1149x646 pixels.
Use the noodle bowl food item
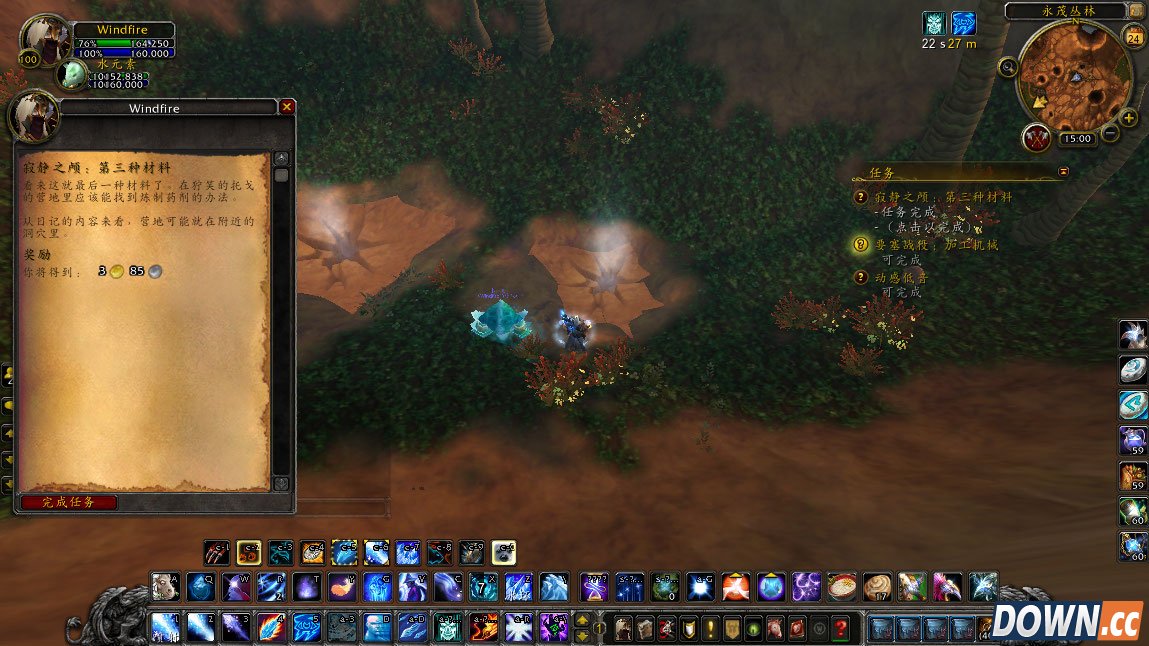click(x=843, y=586)
